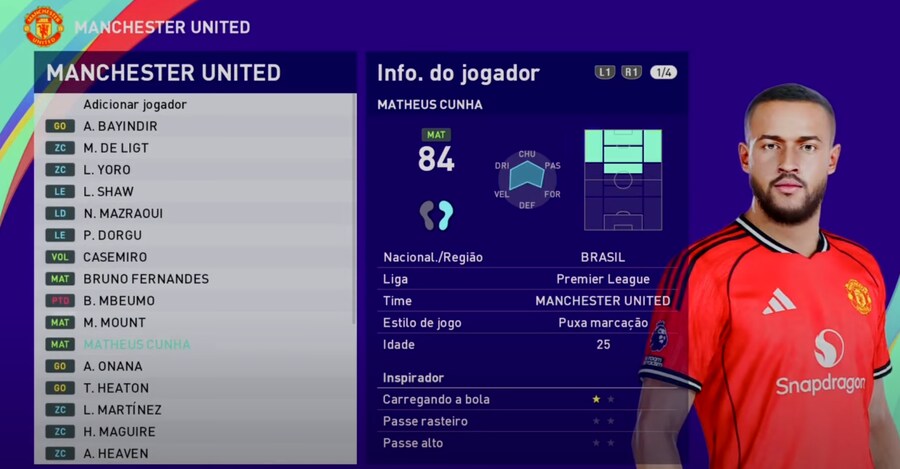The width and height of the screenshot is (900, 469).
Task: Choose A. Heaven from the roster
Action: (116, 453)
